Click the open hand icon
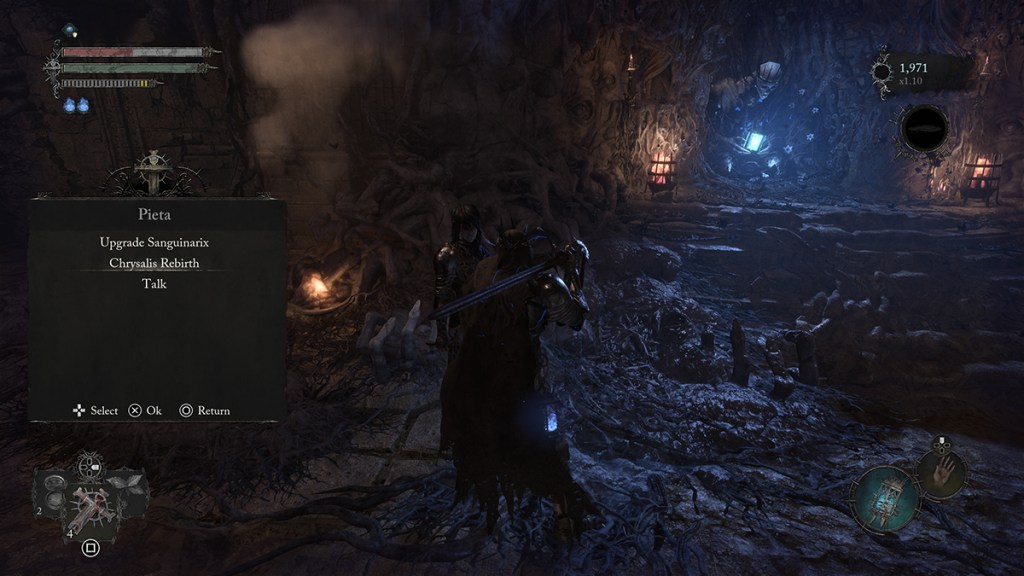Image resolution: width=1024 pixels, height=576 pixels. coord(941,472)
